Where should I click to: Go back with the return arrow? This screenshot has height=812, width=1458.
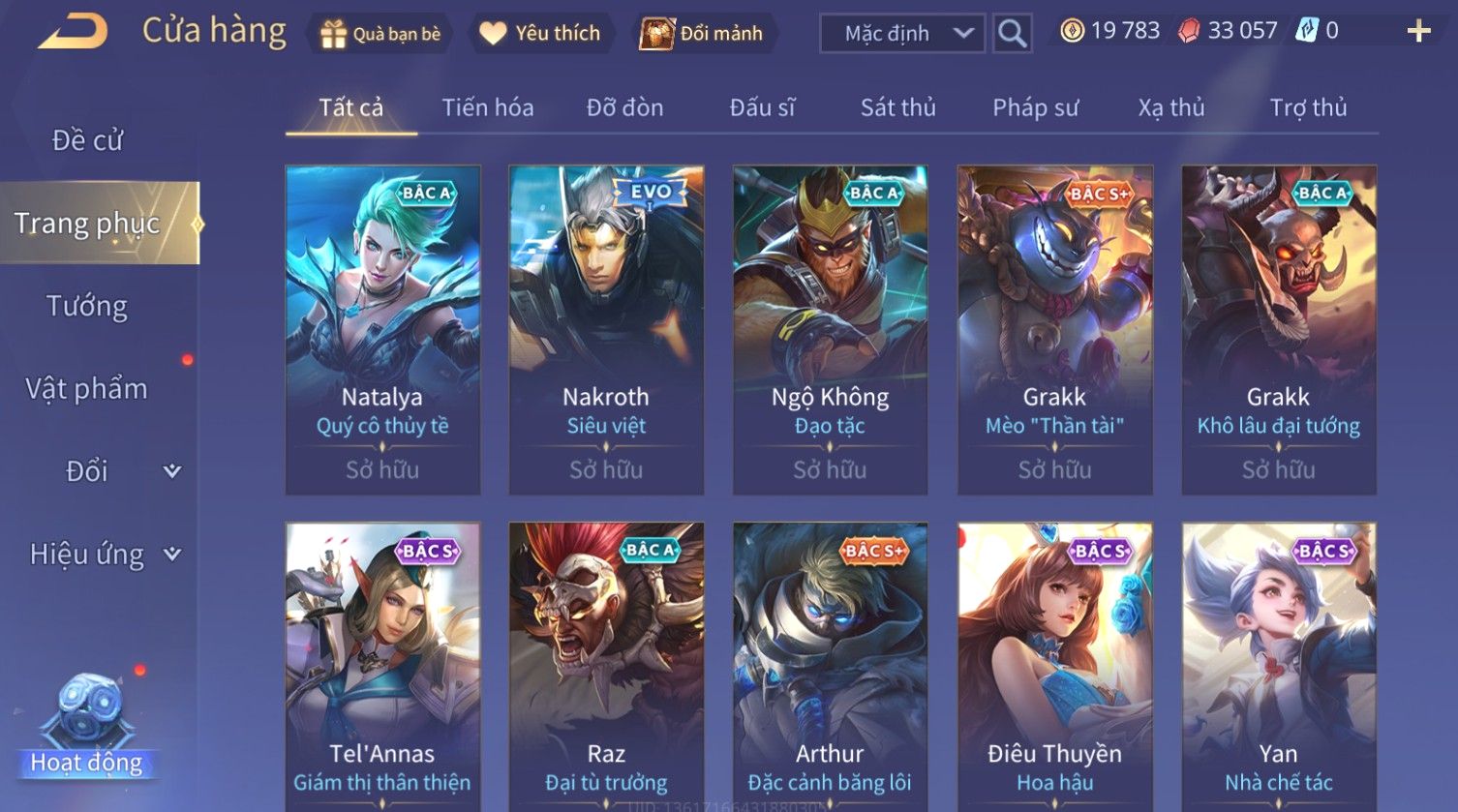73,32
